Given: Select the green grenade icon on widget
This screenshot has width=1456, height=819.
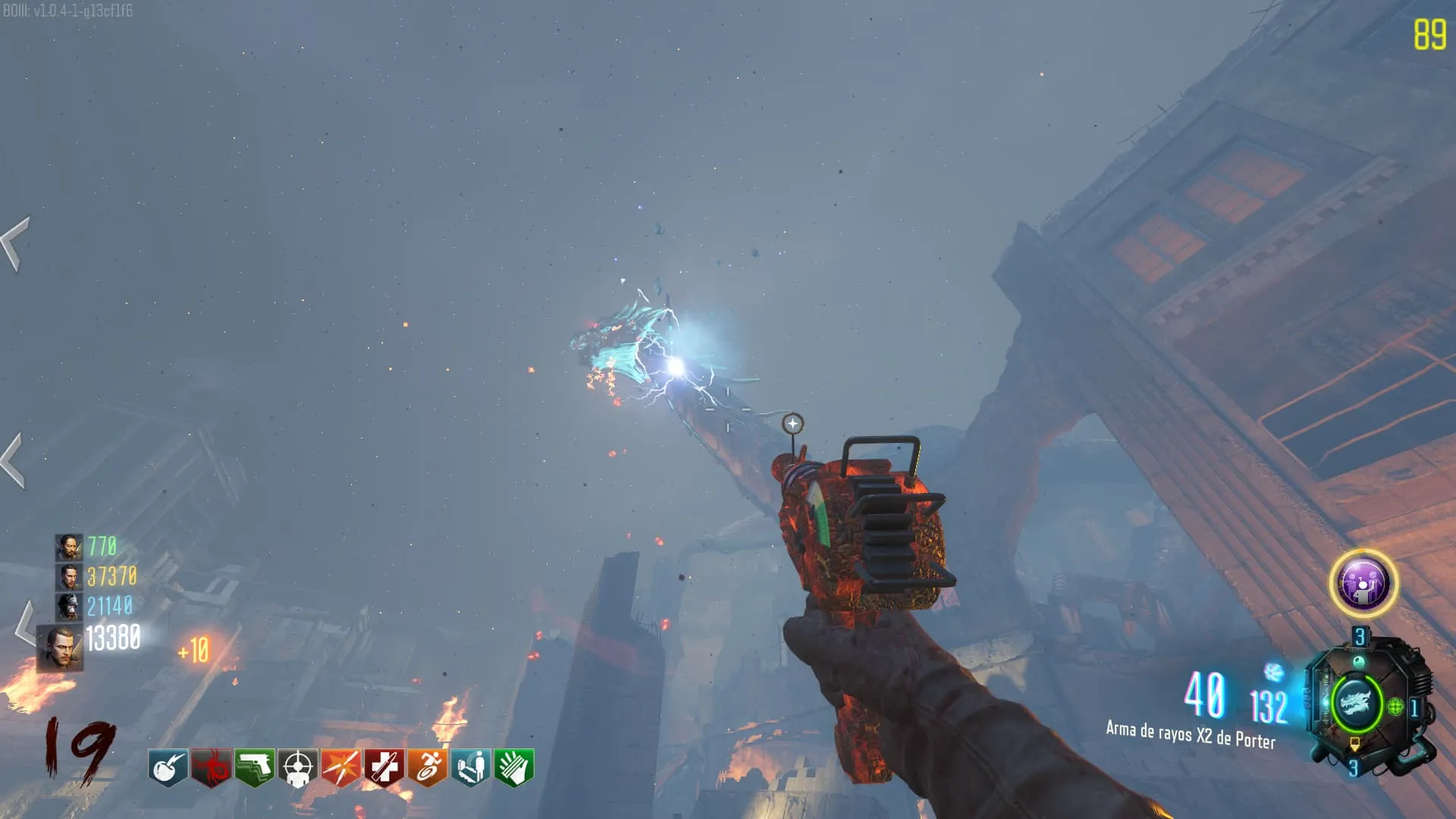Looking at the screenshot, I should tap(1395, 708).
